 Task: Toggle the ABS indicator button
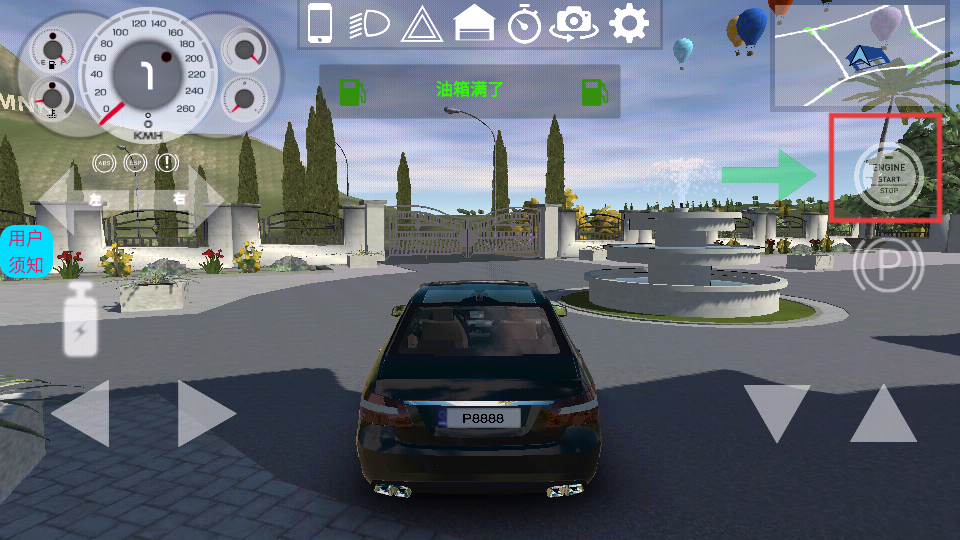[x=103, y=162]
